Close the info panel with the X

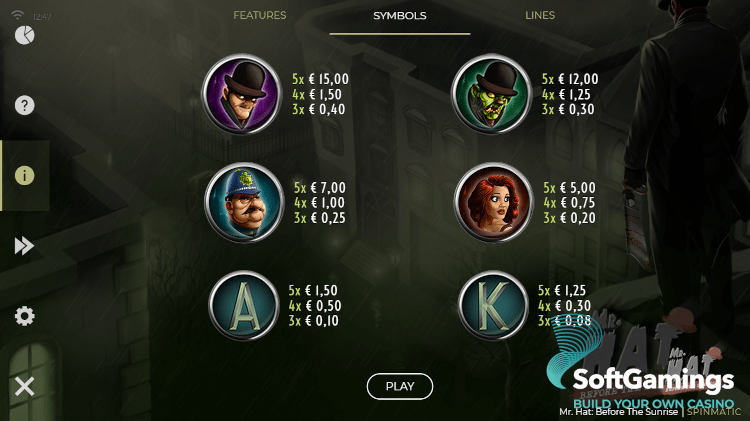point(25,386)
